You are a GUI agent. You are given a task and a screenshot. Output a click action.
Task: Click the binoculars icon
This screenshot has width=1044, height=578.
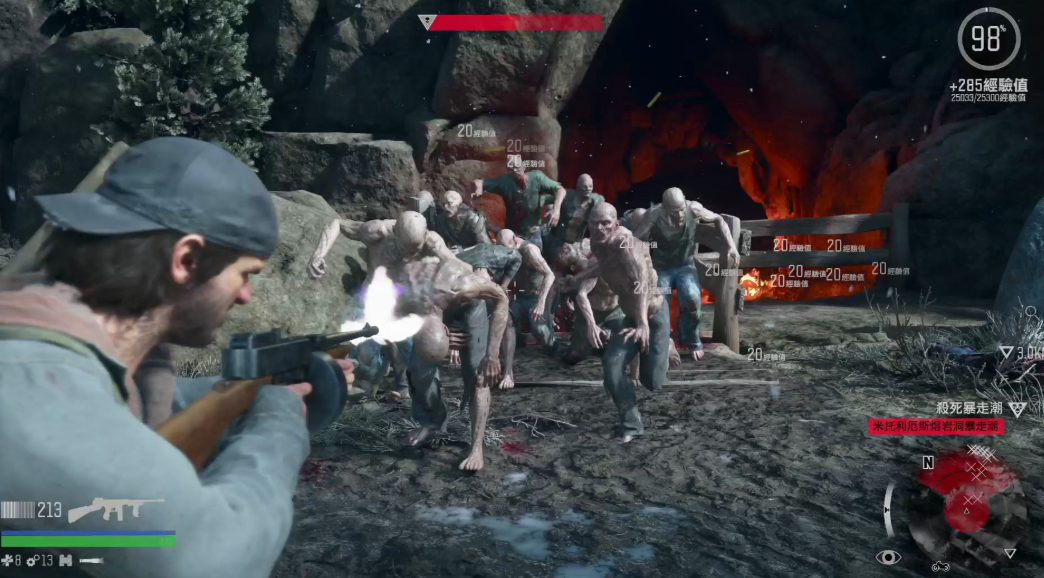click(66, 561)
